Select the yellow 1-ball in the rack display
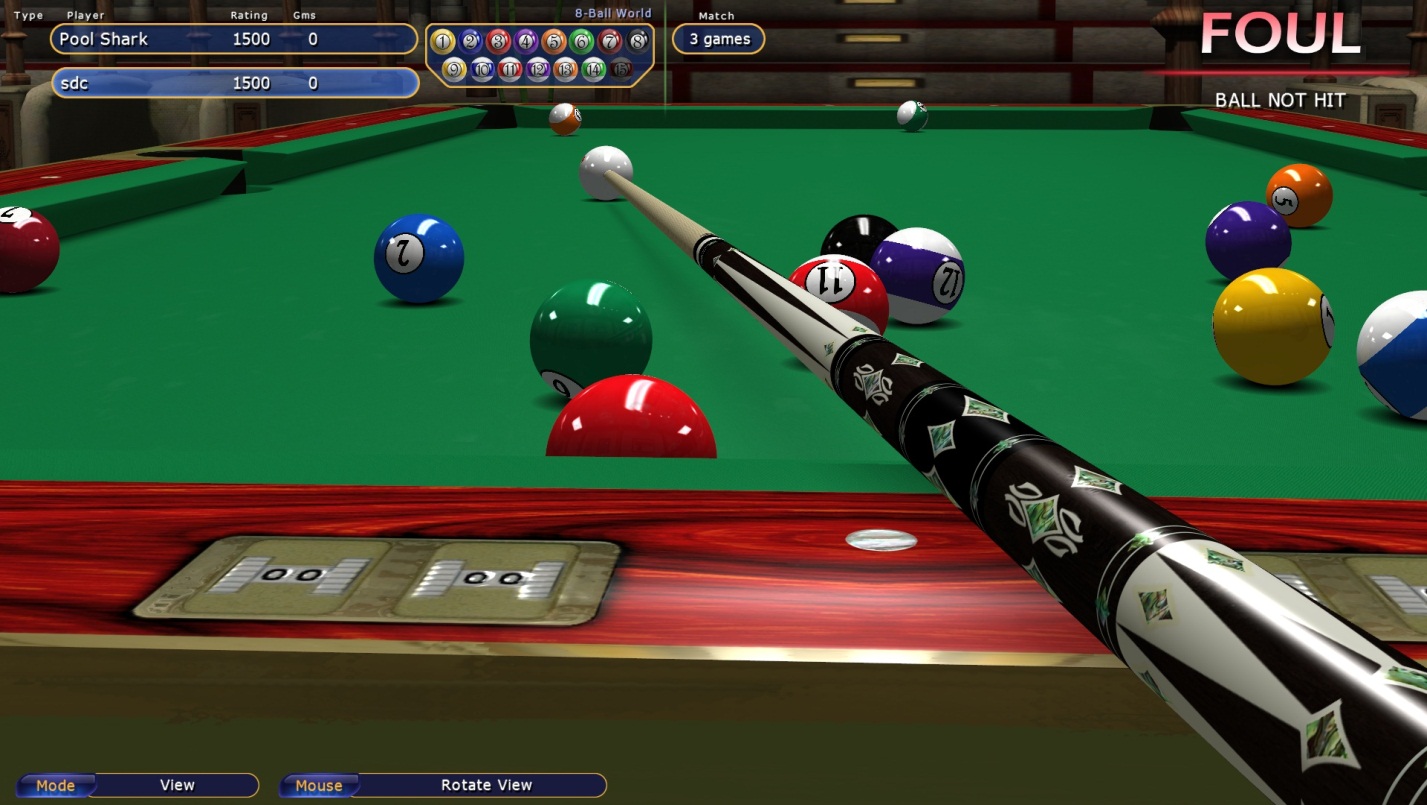Image resolution: width=1427 pixels, height=805 pixels. [442, 40]
